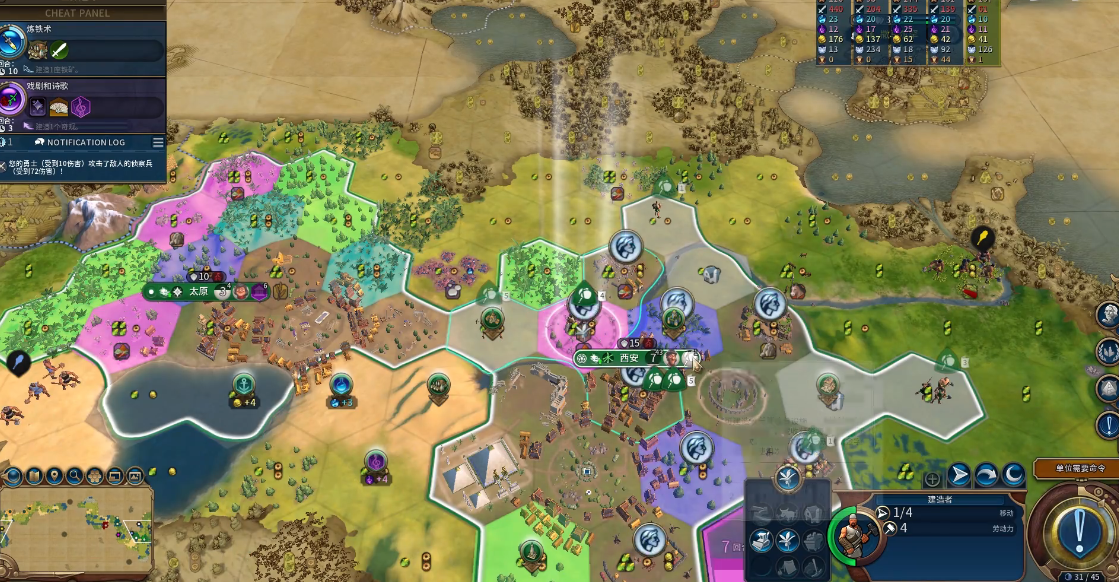
Task: Select the 西安 city banner
Action: (x=628, y=357)
